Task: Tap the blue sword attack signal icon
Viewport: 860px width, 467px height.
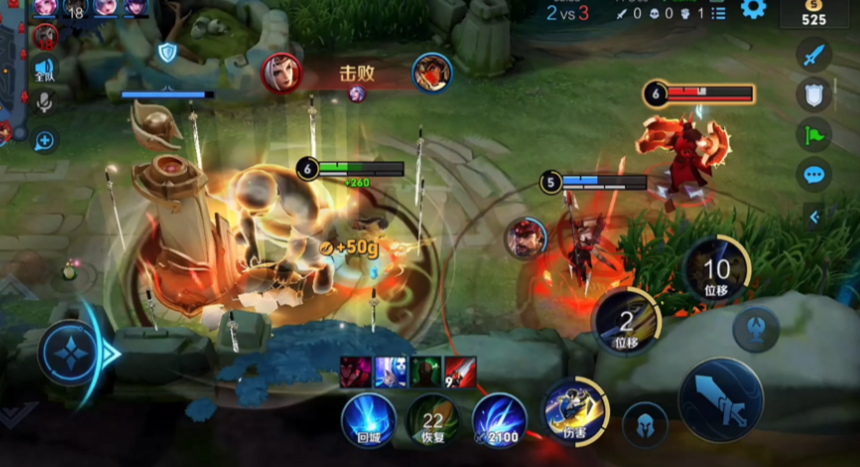Action: 814,54
